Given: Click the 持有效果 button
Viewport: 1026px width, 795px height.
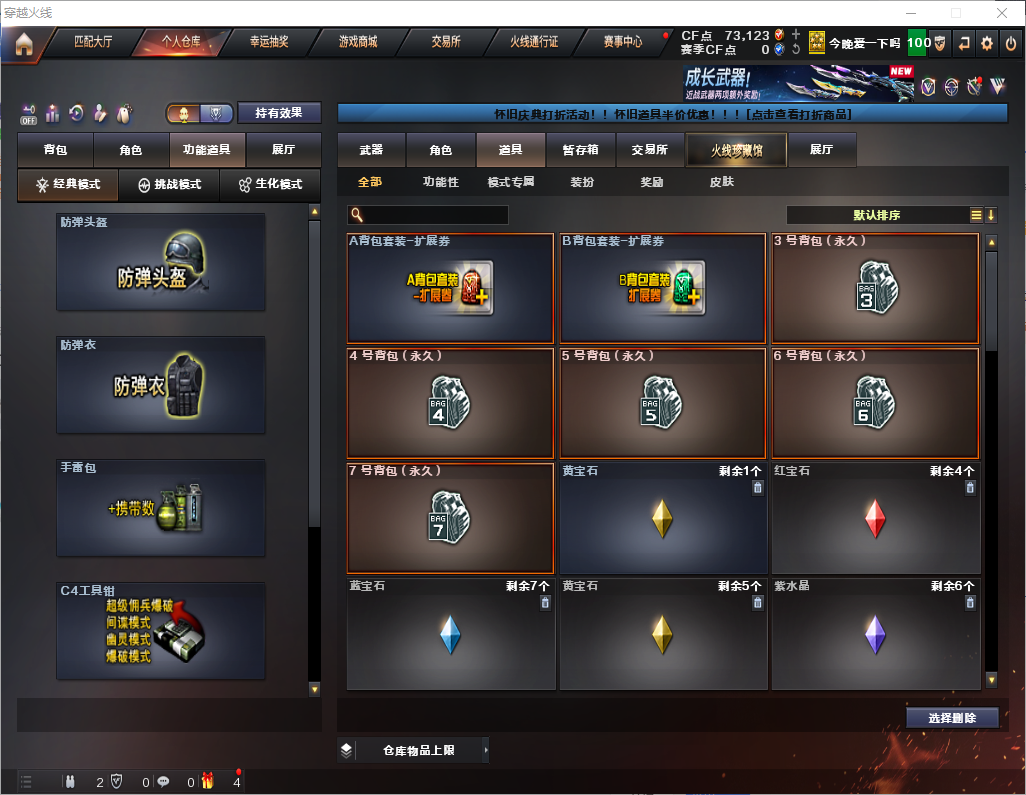Looking at the screenshot, I should 279,113.
